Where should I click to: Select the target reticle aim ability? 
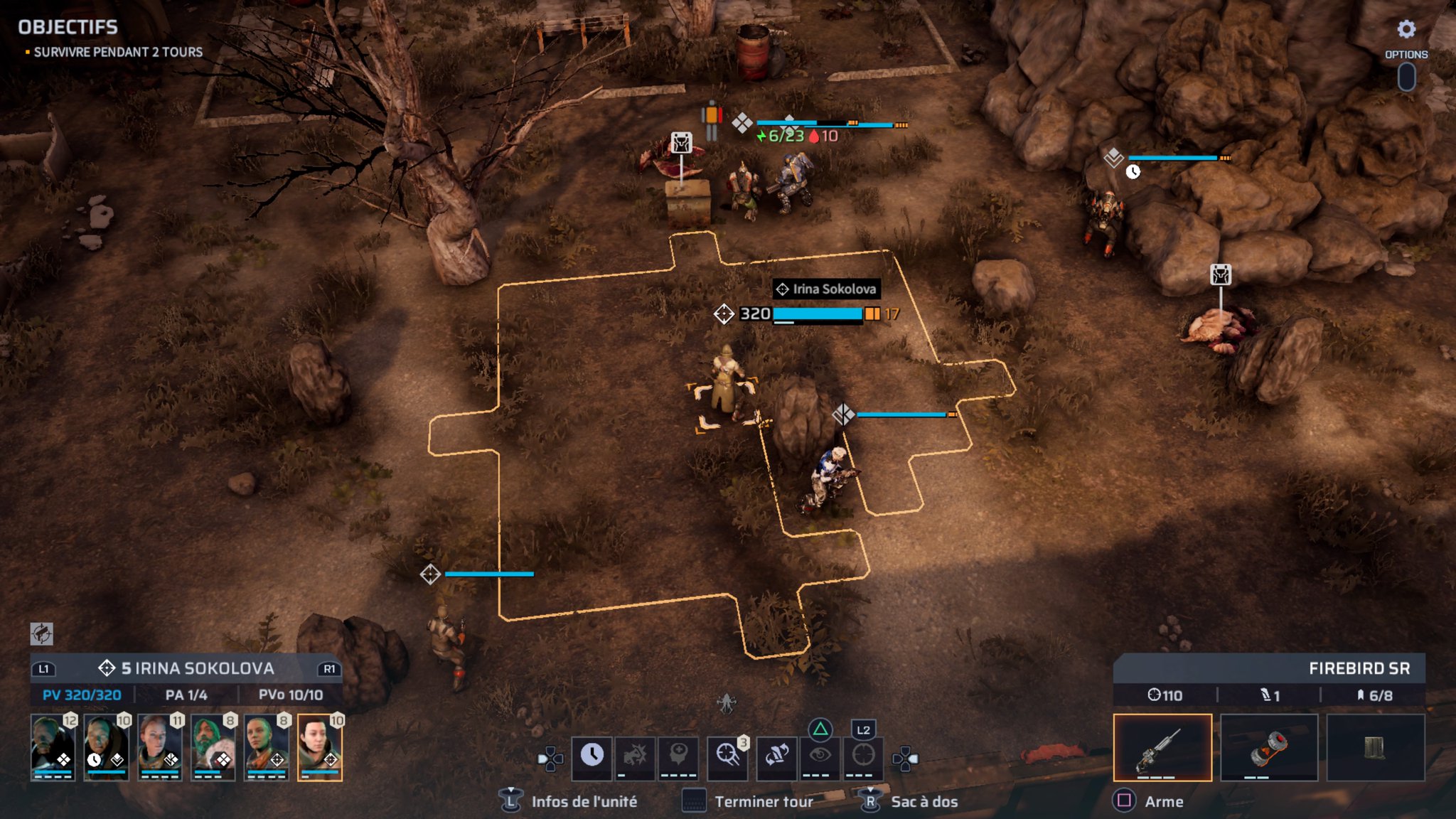(863, 756)
